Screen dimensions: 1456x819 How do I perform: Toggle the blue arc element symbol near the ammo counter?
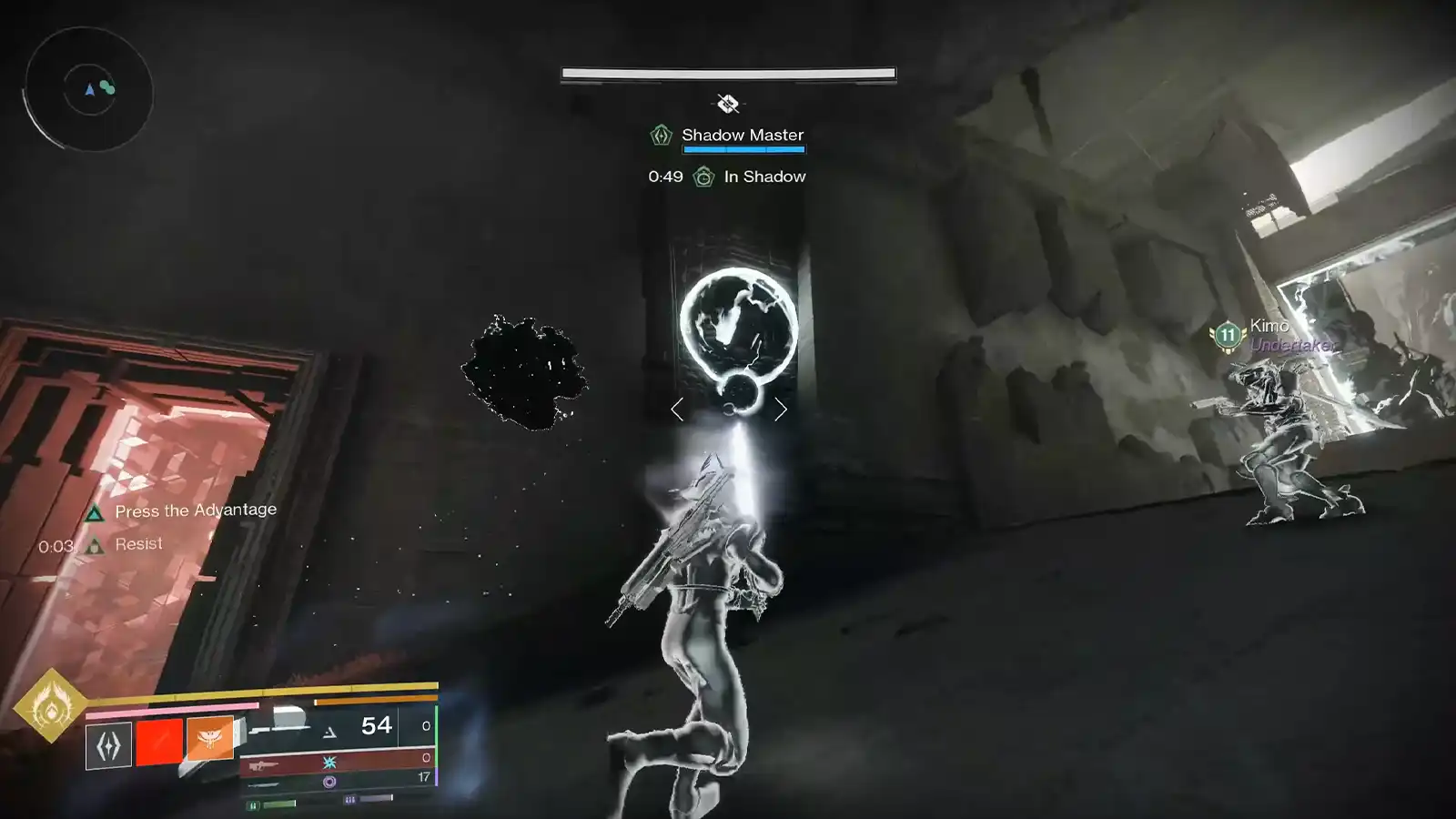point(329,763)
